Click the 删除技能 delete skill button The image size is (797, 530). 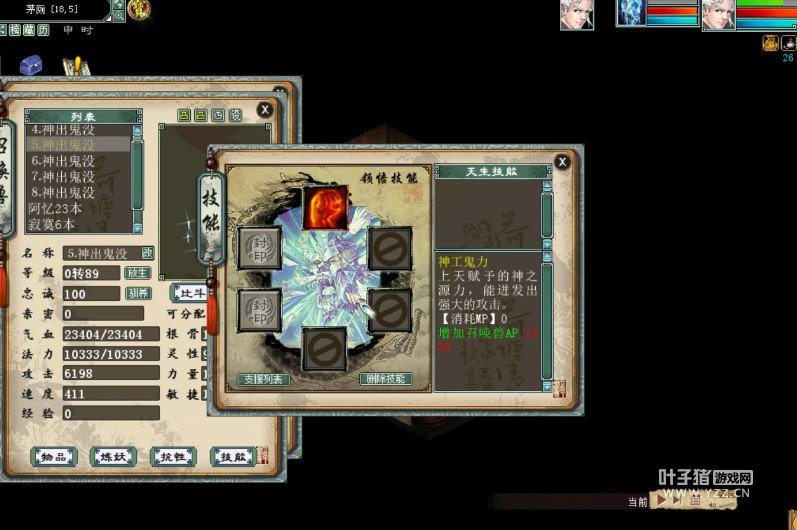(x=385, y=379)
